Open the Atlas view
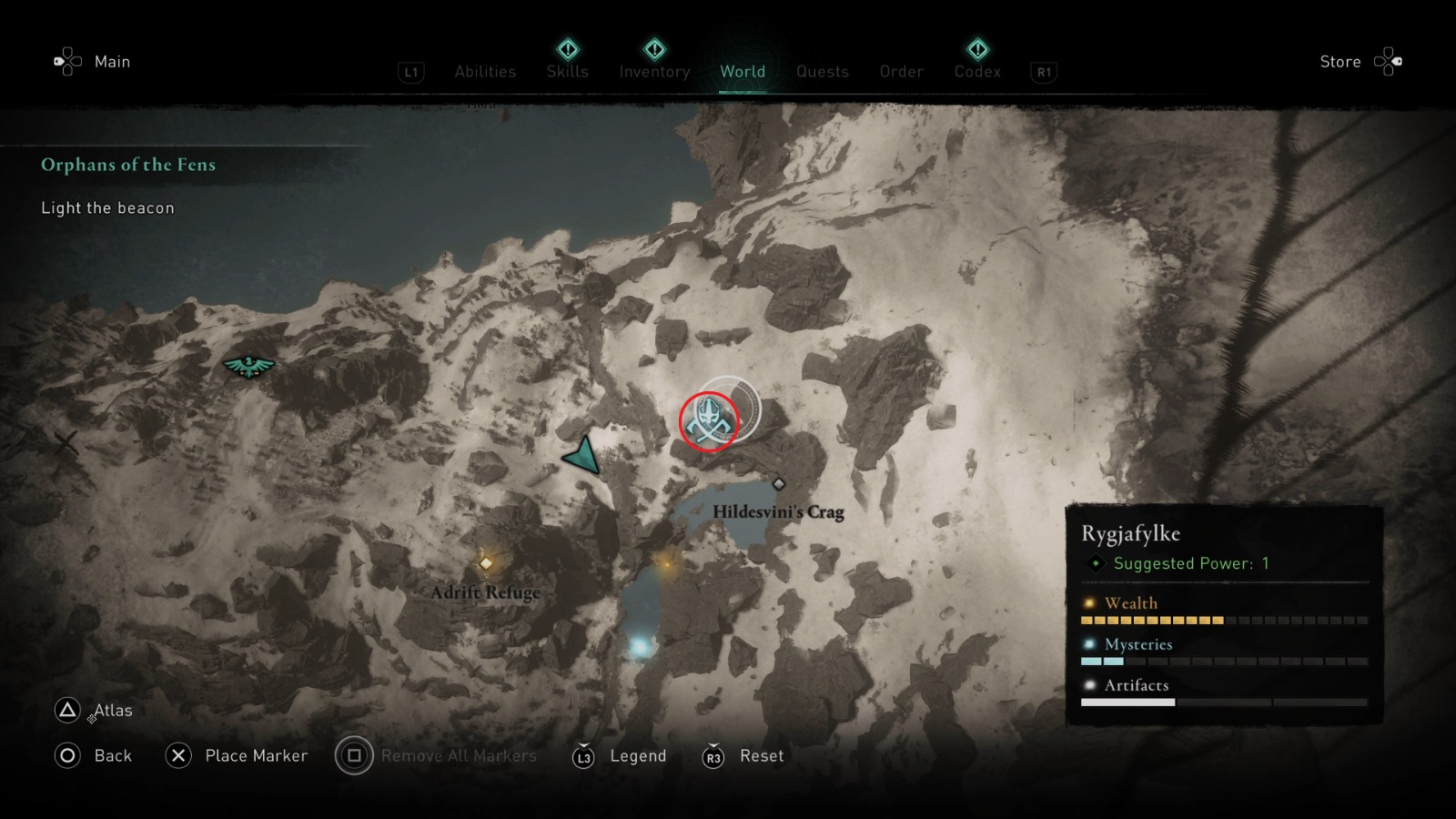This screenshot has width=1456, height=819. 111,710
